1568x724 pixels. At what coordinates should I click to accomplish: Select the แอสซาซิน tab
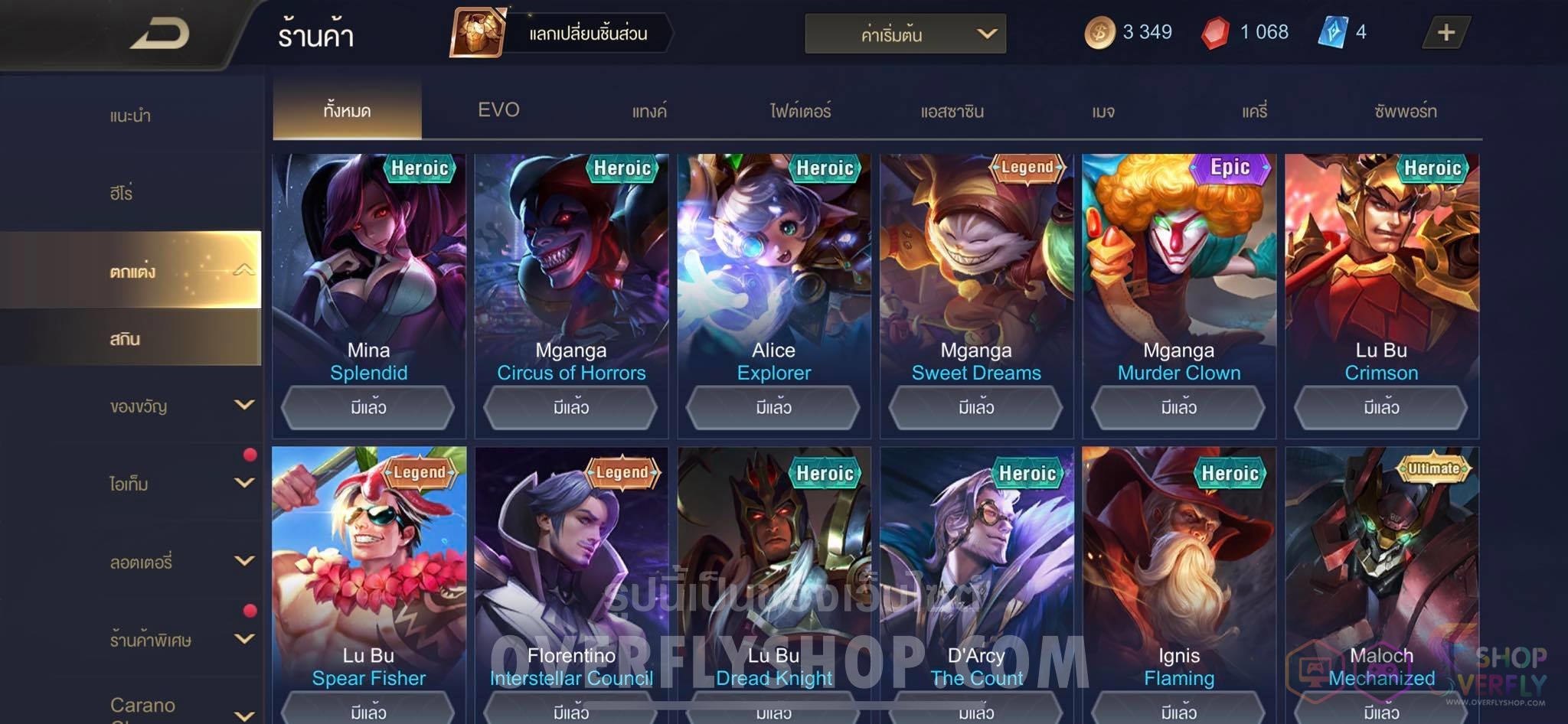click(x=952, y=112)
